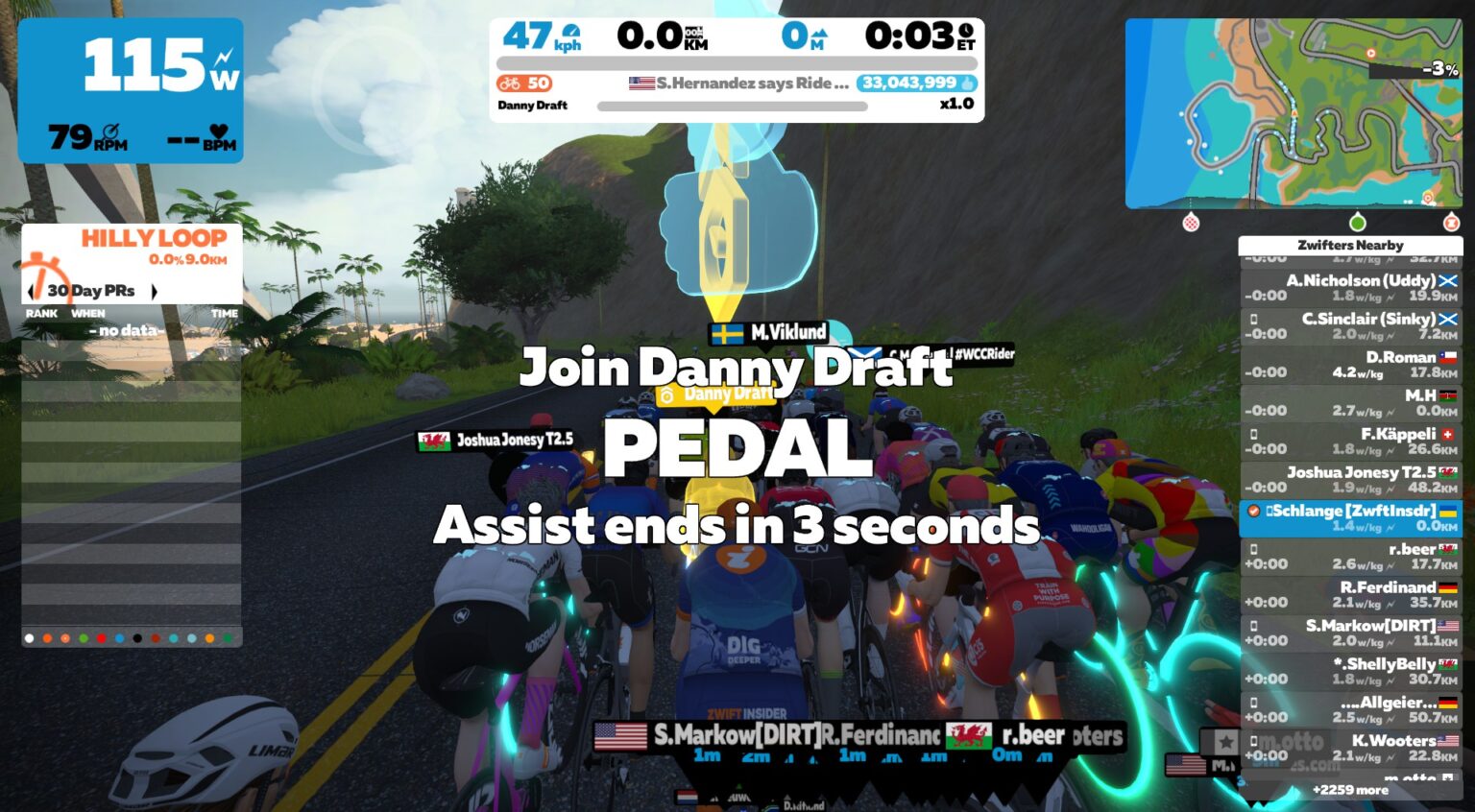Click the 33,043,999 Ride On counter
The width and height of the screenshot is (1475, 812).
pos(908,84)
